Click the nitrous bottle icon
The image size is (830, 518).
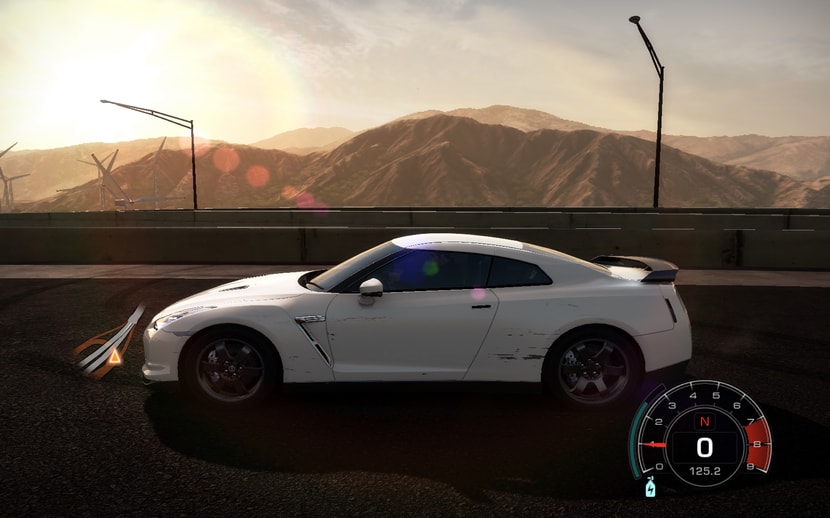[651, 489]
